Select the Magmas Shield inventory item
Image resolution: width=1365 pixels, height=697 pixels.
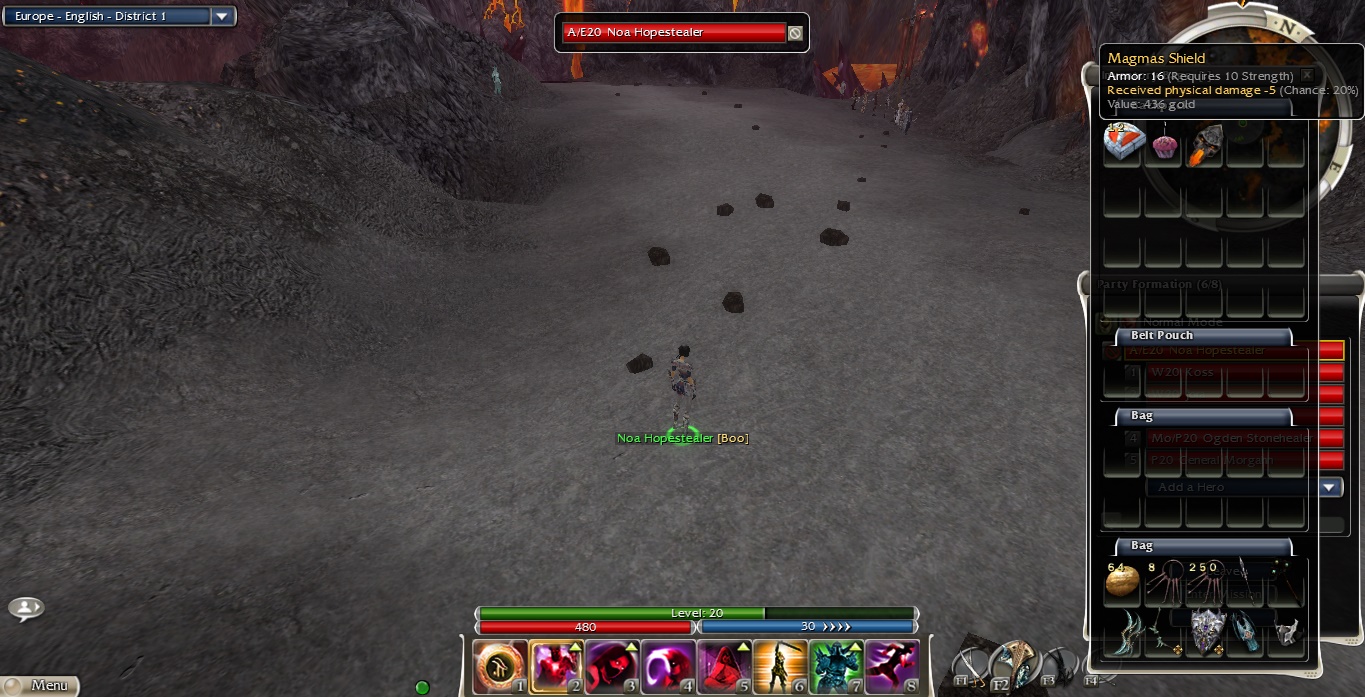(x=1206, y=145)
